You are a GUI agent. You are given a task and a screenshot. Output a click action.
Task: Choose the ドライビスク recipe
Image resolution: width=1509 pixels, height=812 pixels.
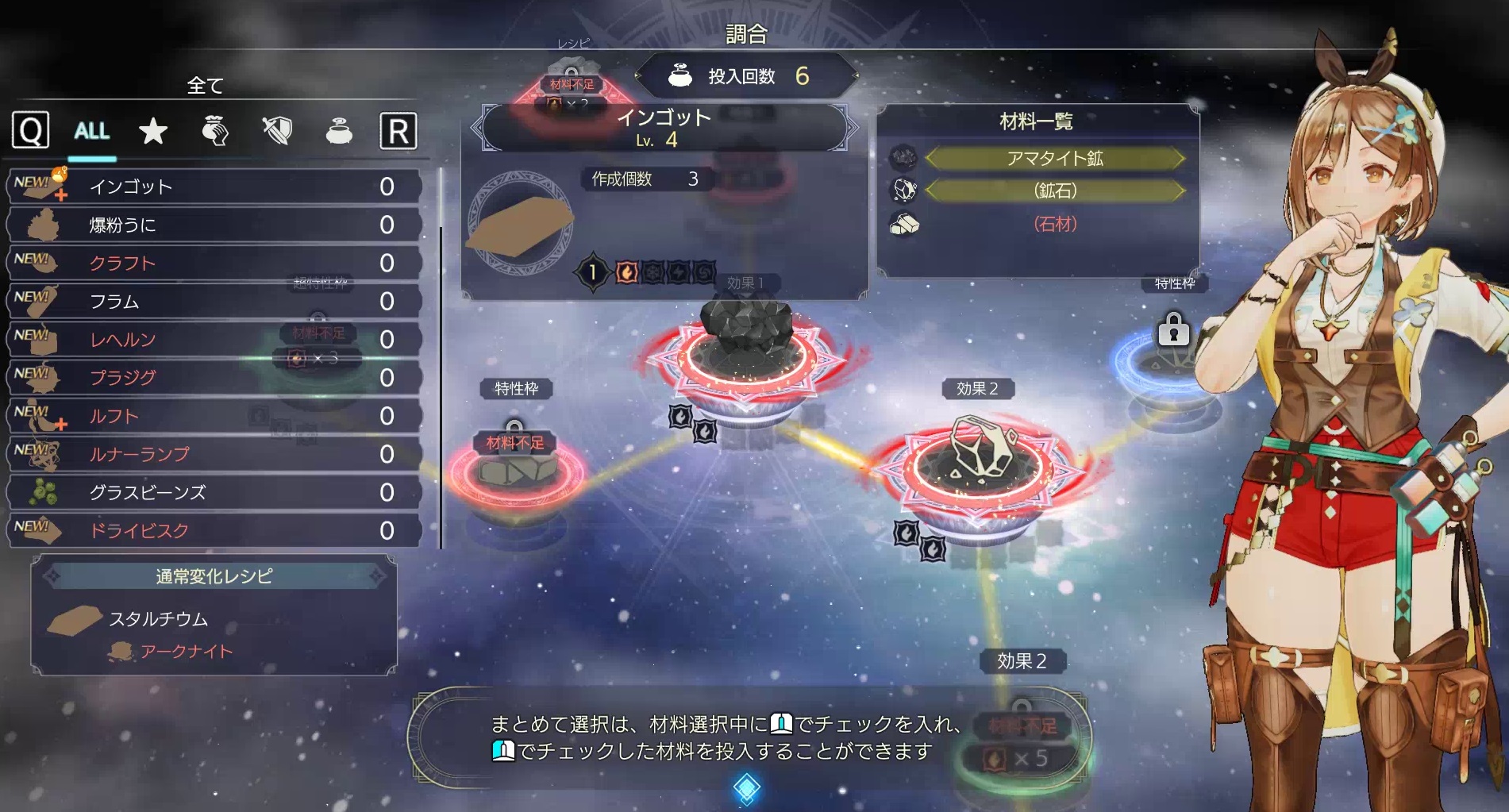pyautogui.click(x=213, y=530)
